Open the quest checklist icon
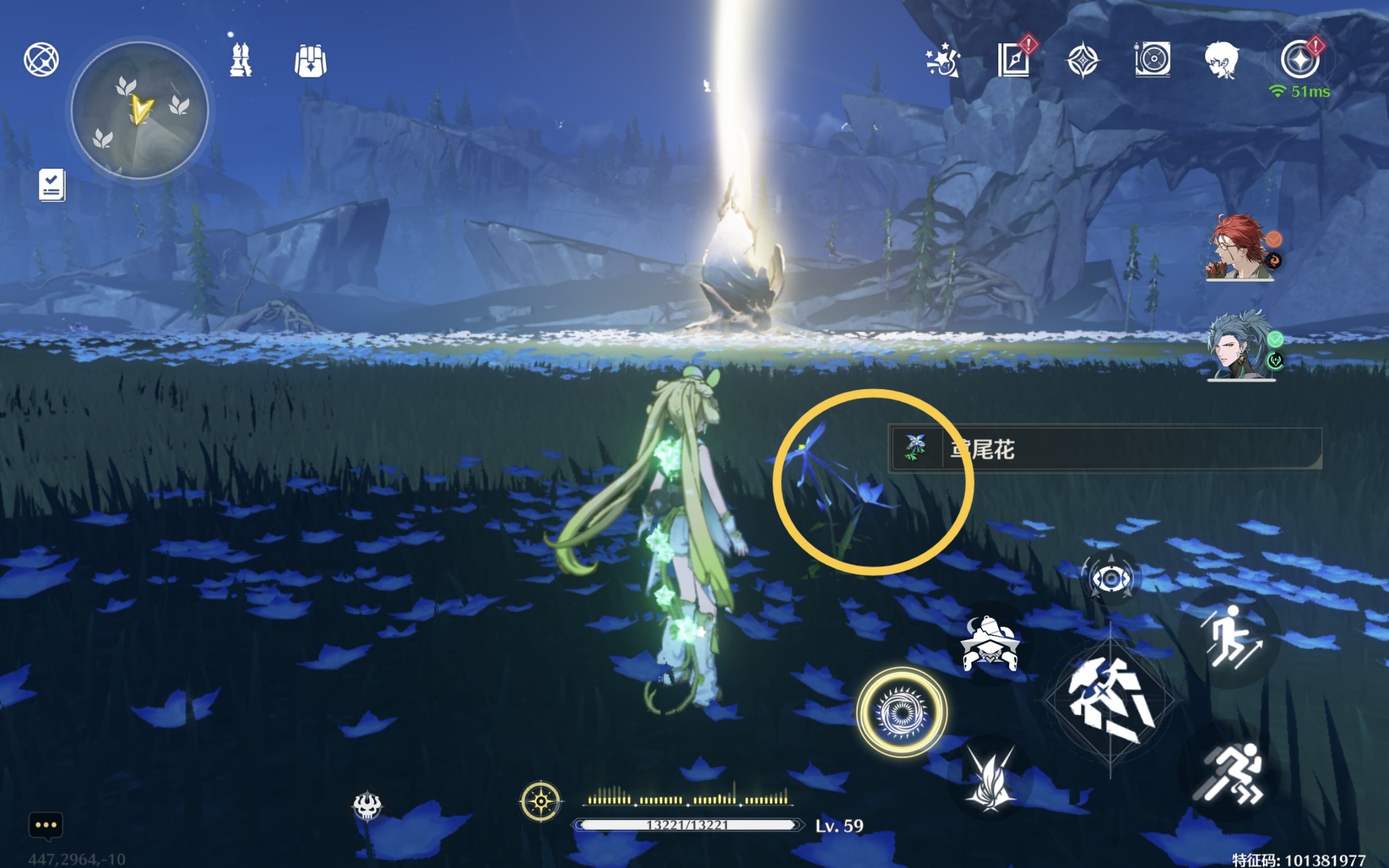The height and width of the screenshot is (868, 1389). point(52,185)
